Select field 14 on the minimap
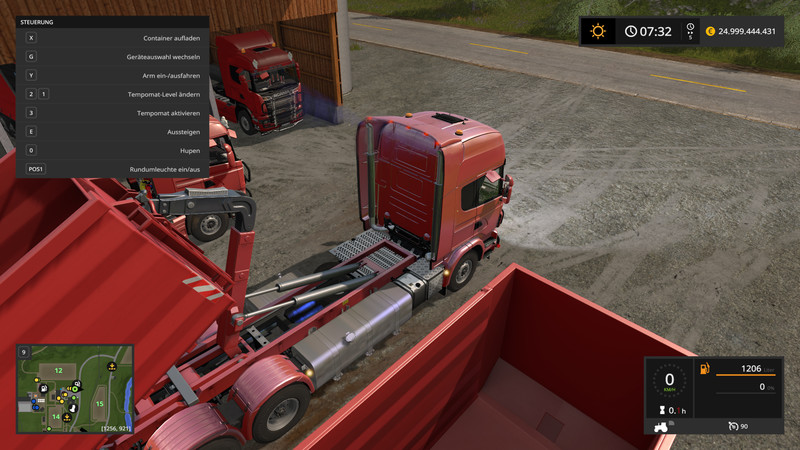Screen dimensions: 800x450 [x=56, y=416]
